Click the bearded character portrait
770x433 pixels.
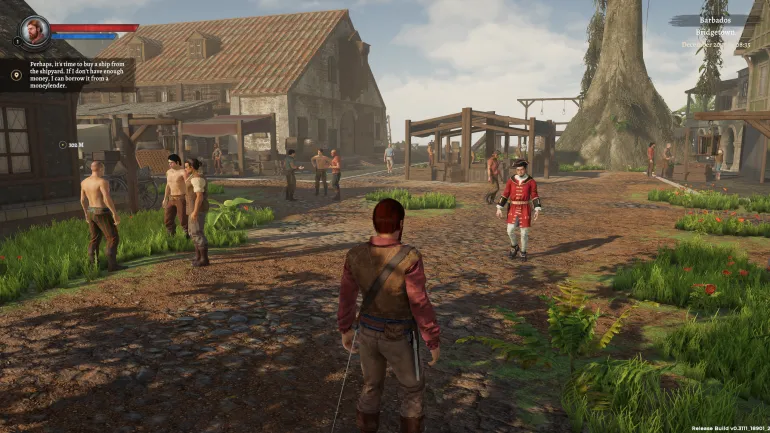35,28
